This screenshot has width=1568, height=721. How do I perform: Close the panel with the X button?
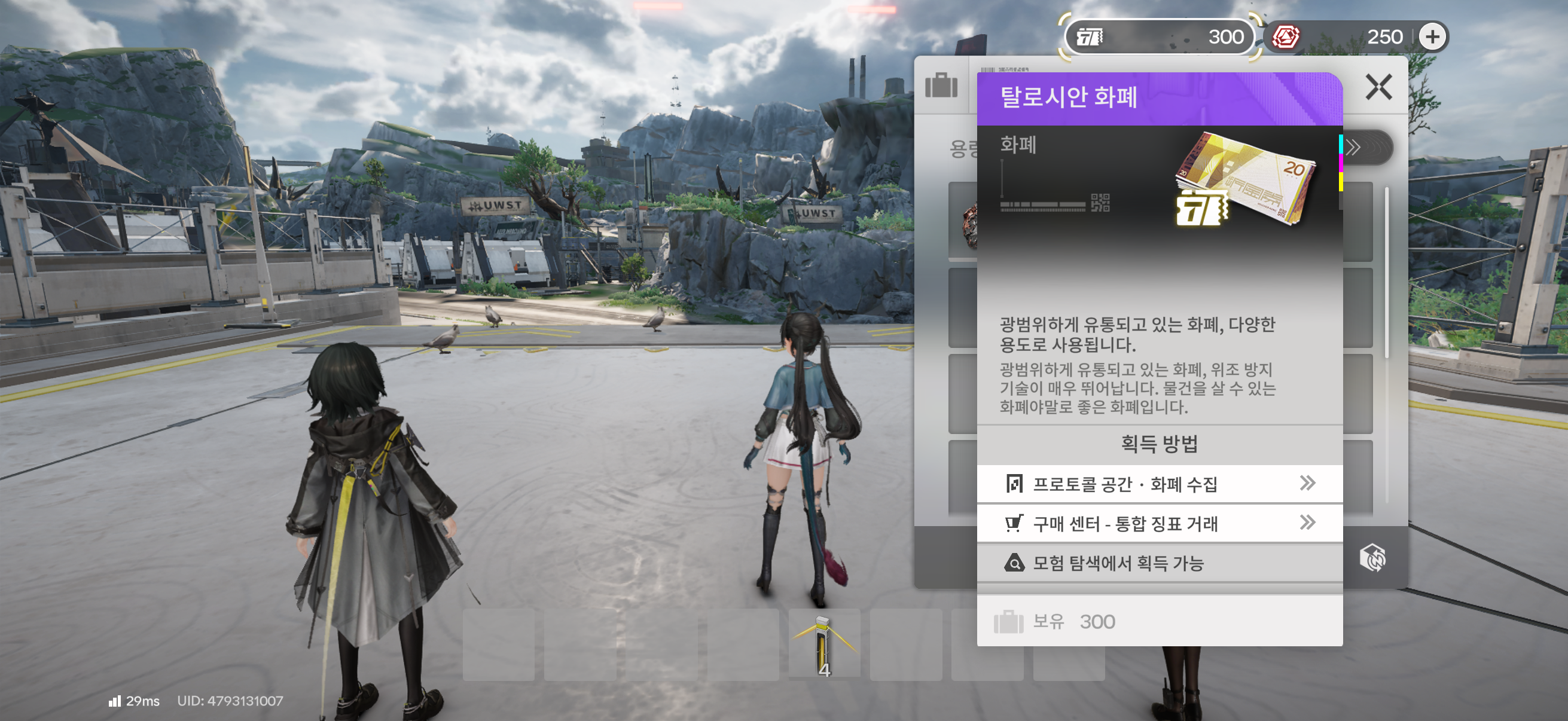coord(1378,88)
